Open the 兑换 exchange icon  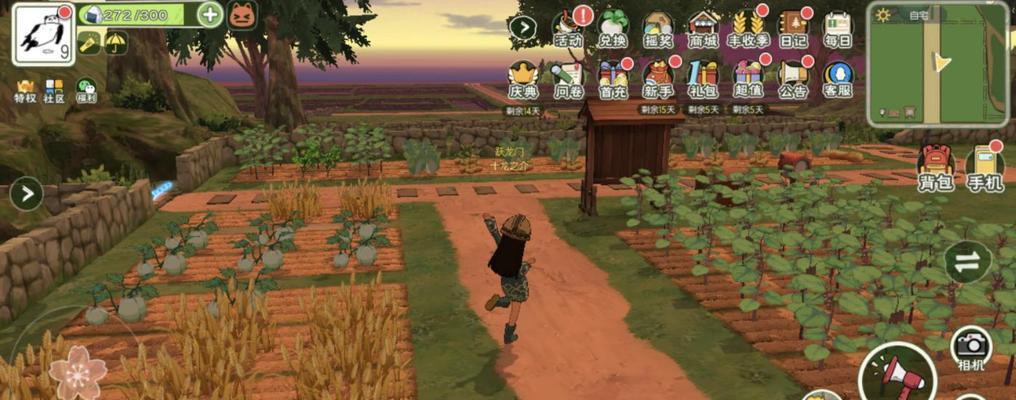click(x=612, y=29)
